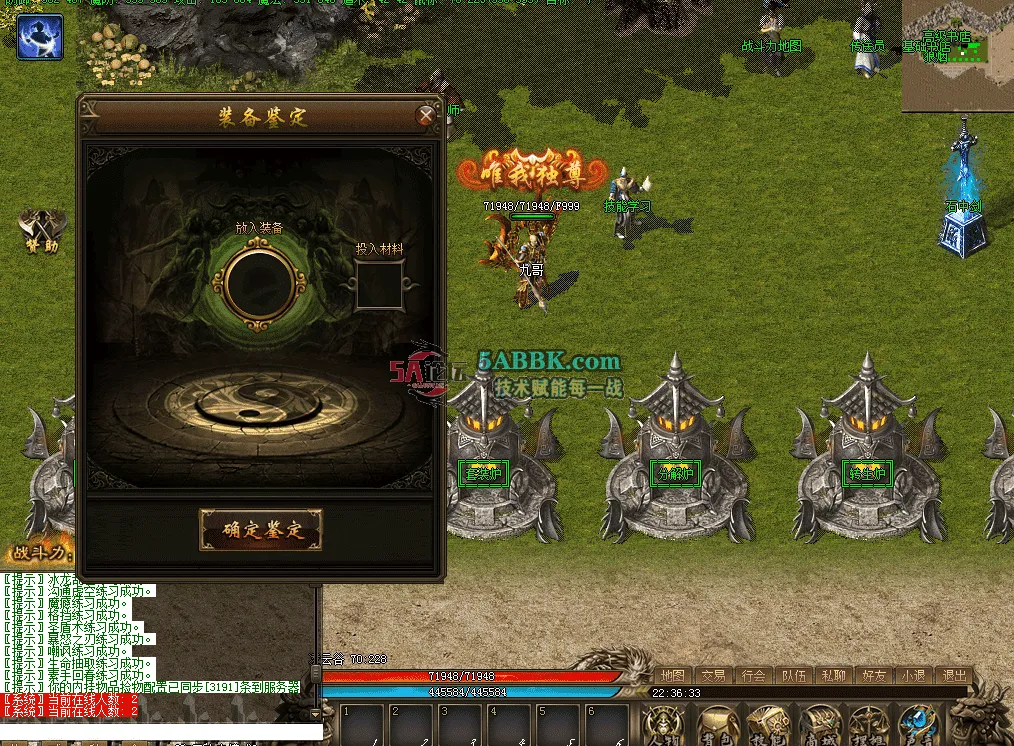
Task: Click 退出 to exit the game
Action: [954, 676]
